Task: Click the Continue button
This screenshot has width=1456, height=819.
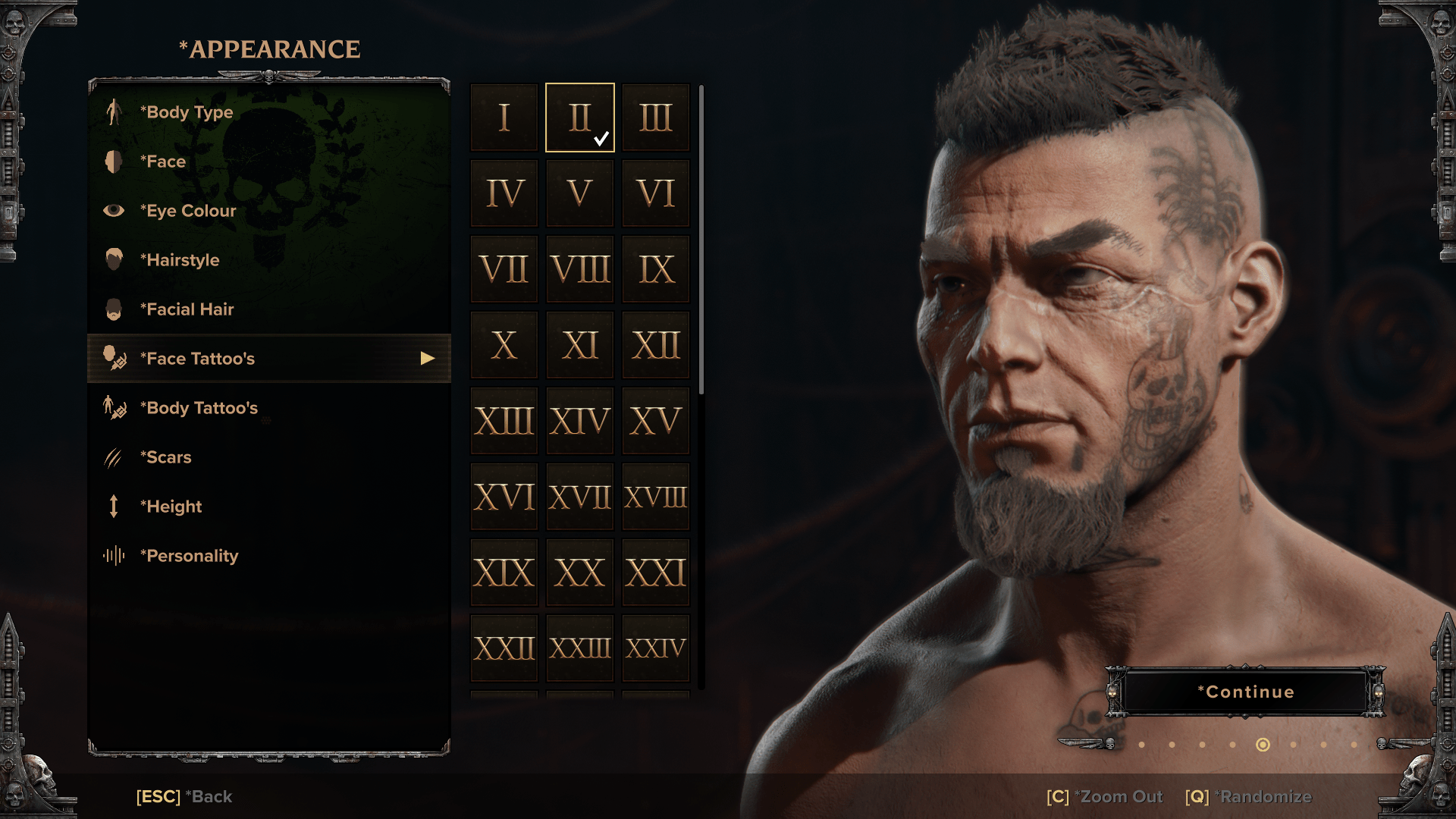Action: (1246, 692)
